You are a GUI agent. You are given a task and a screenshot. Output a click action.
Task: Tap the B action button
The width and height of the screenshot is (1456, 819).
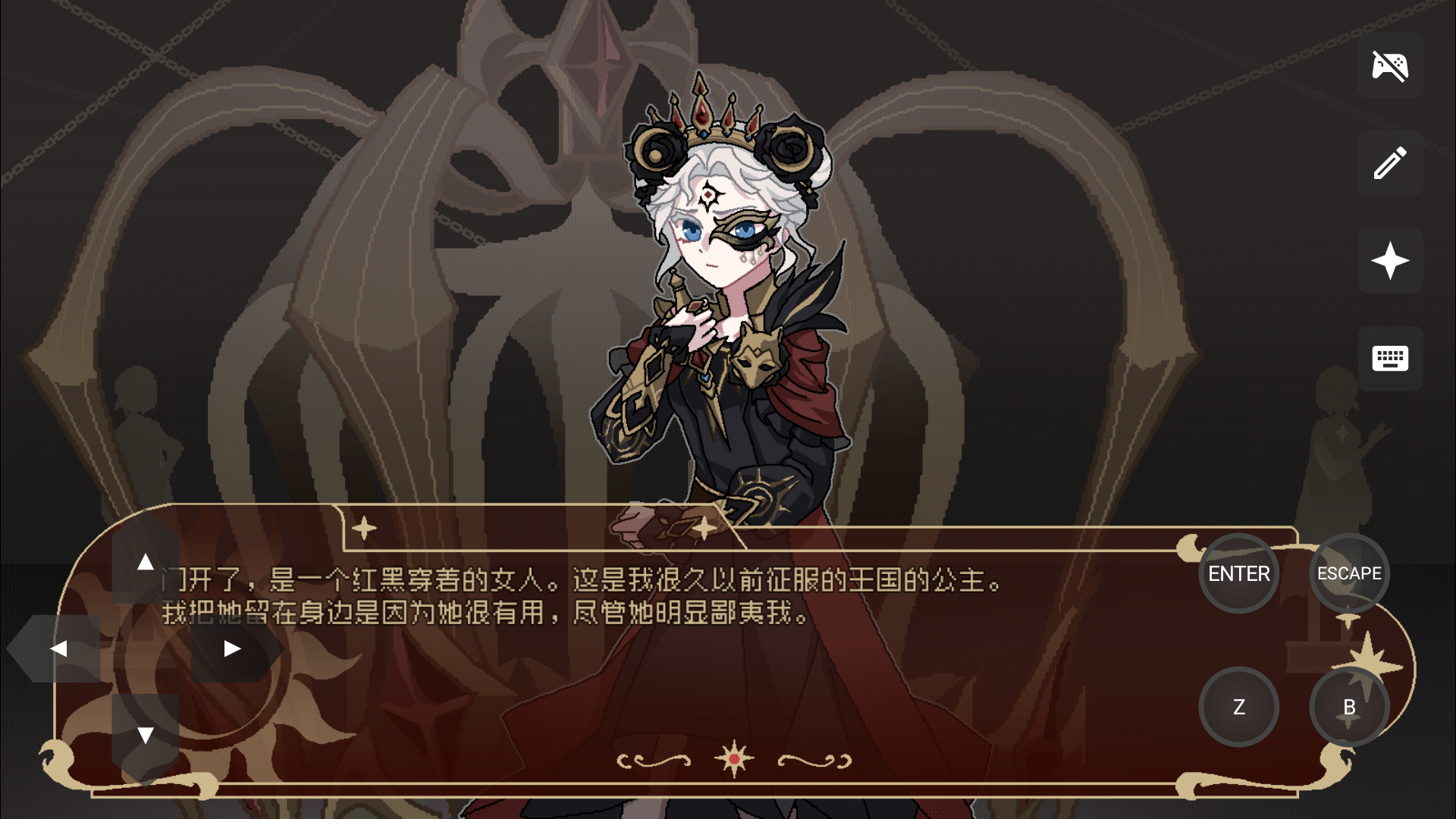click(1349, 707)
